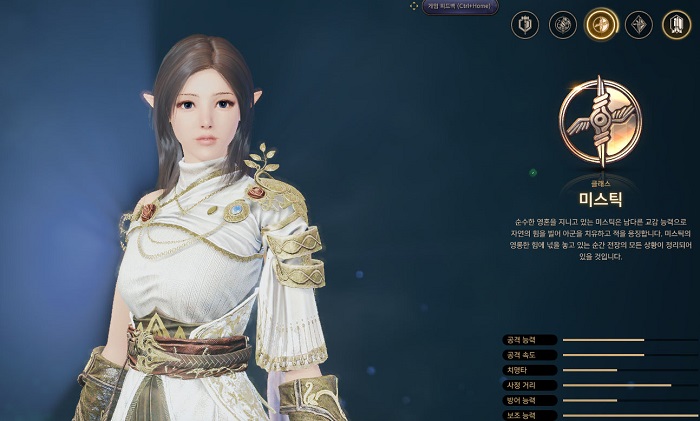Select the shield crest class icon
Image resolution: width=700 pixels, height=421 pixels.
coord(525,25)
